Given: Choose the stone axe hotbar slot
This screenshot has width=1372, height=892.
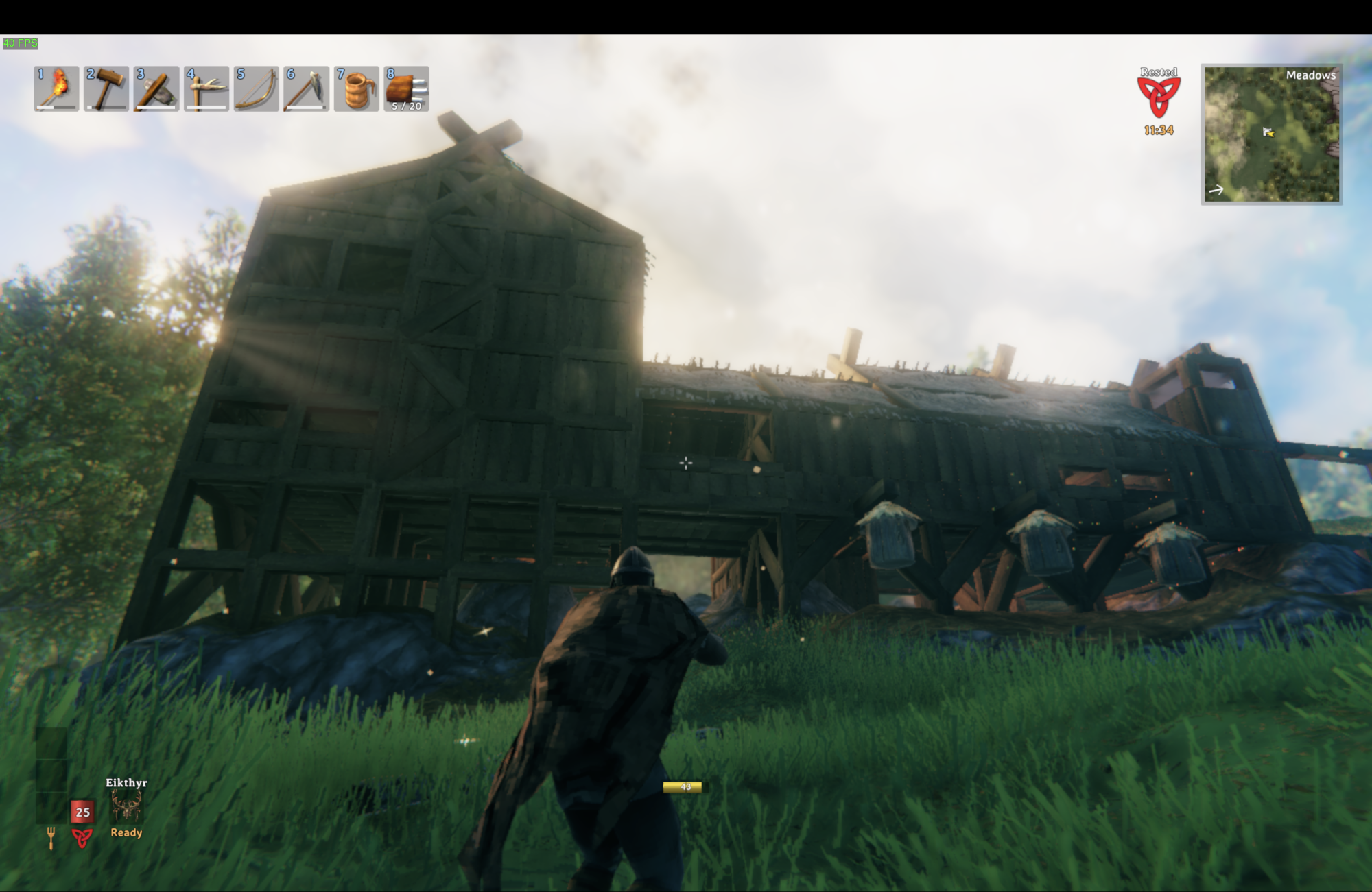Looking at the screenshot, I should coord(156,88).
